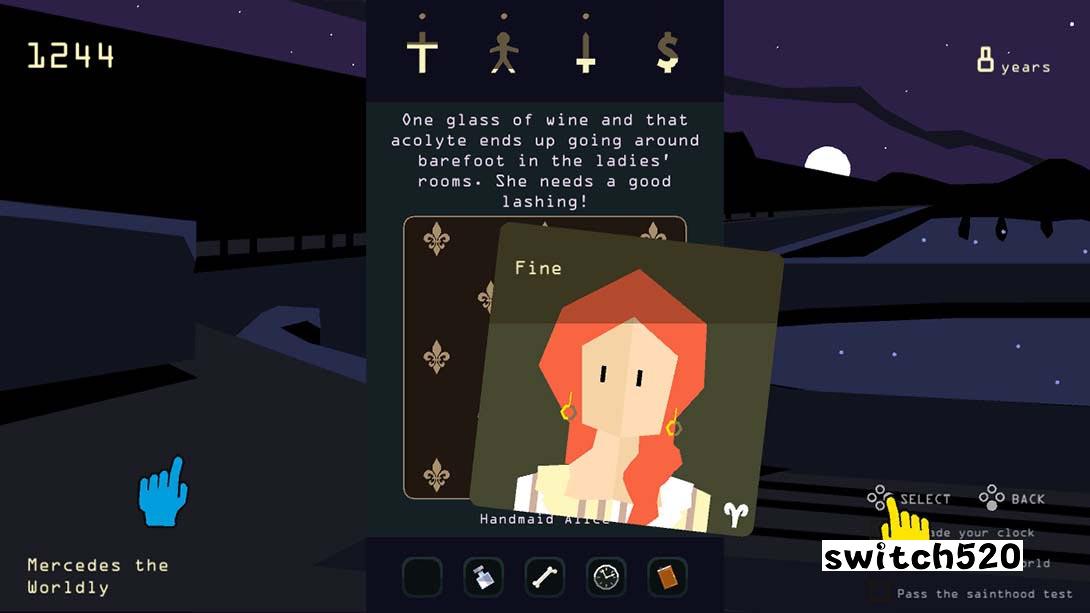Select the perfume bottle item slot
Viewport: 1090px width, 613px height.
pyautogui.click(x=483, y=577)
